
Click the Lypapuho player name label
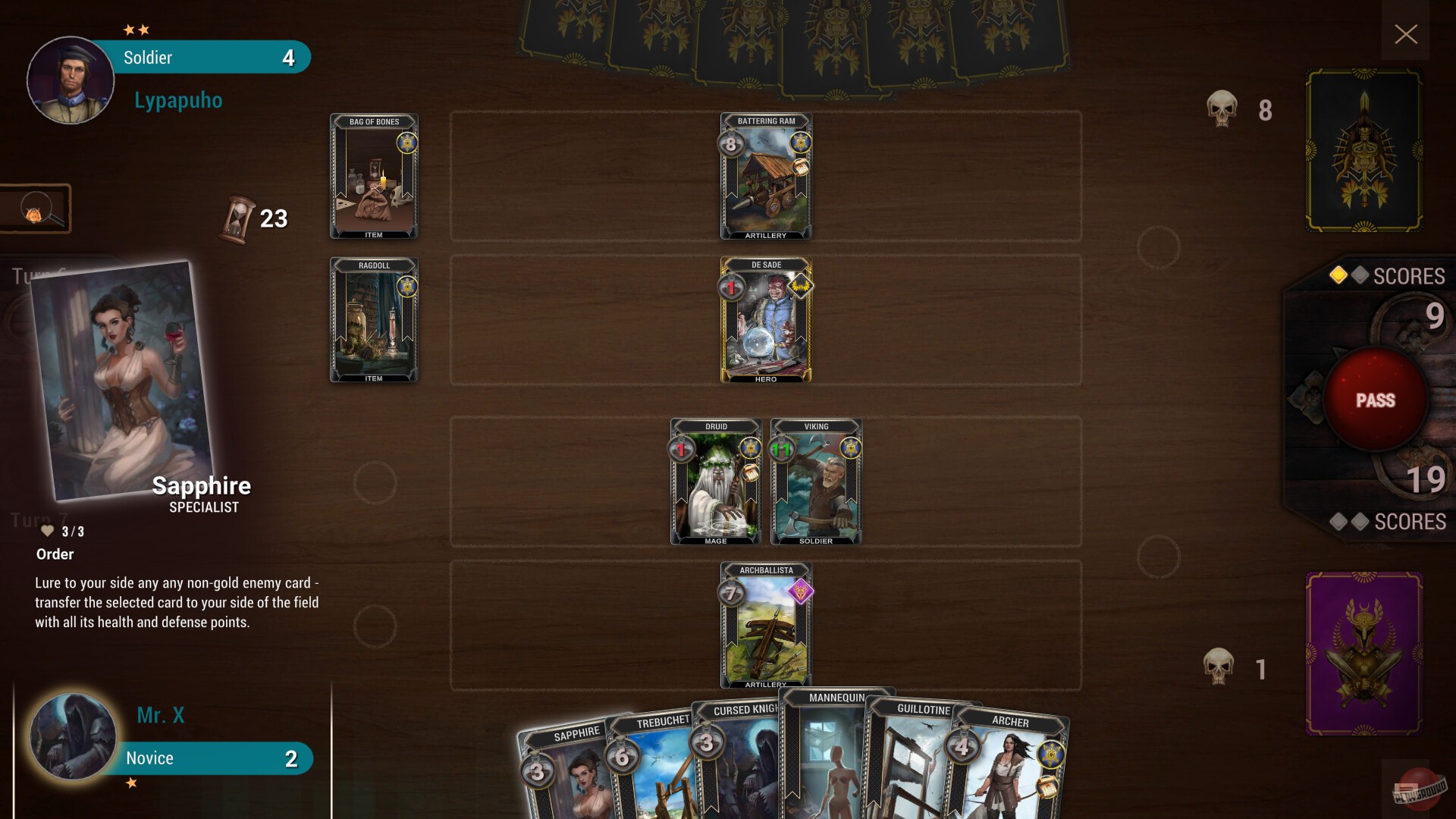click(177, 99)
